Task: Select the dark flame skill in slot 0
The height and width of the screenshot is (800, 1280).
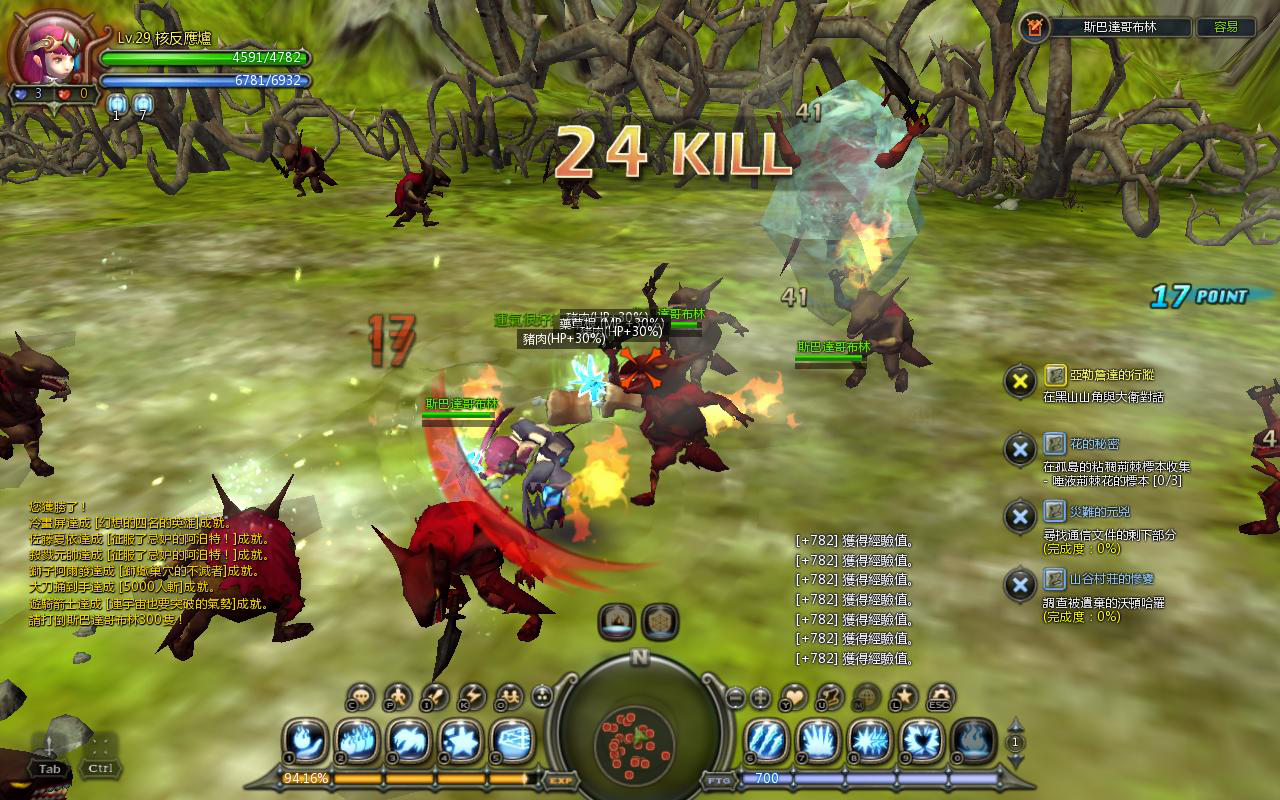Action: 973,741
